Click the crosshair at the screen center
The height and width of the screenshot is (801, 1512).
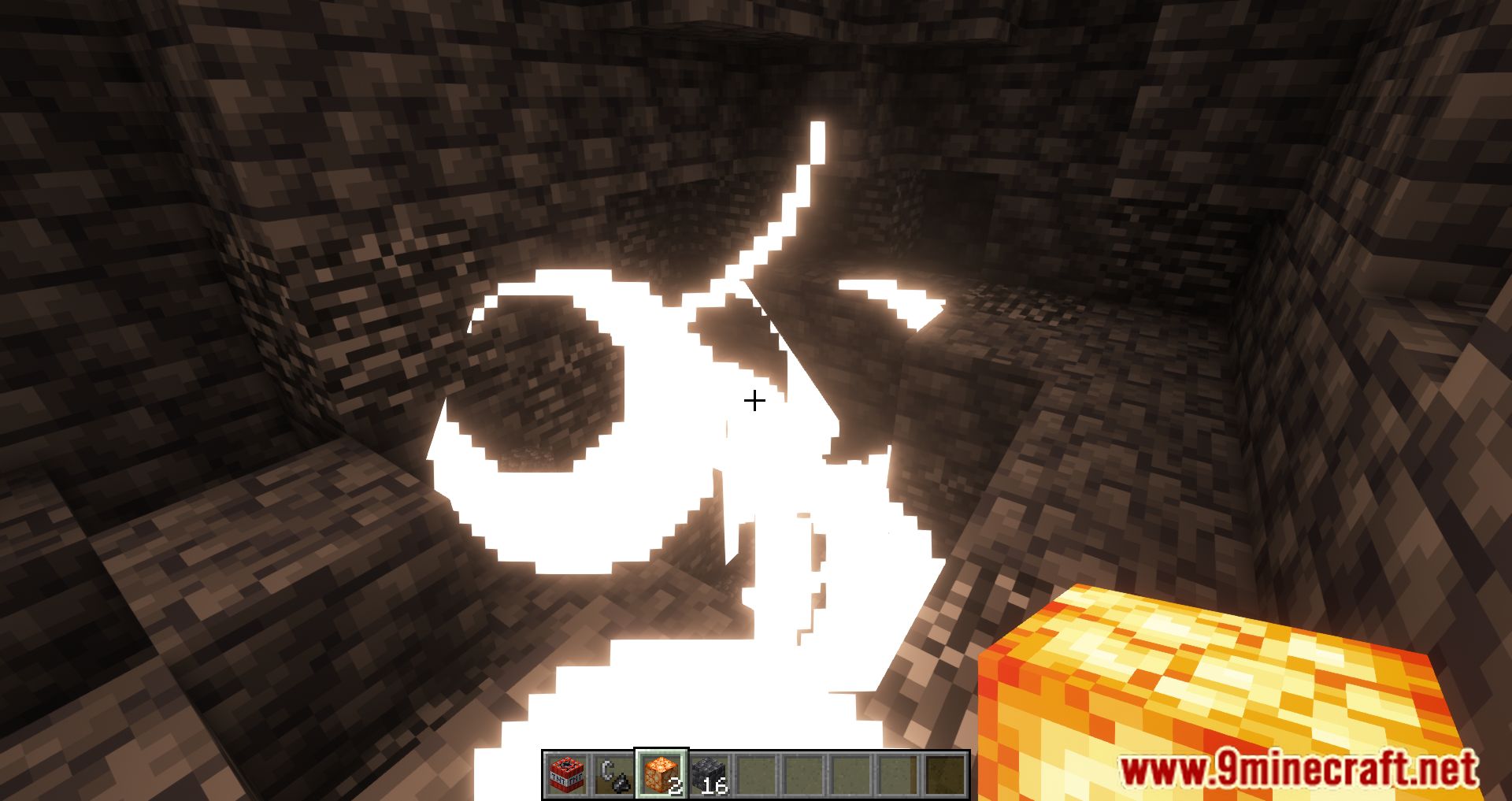click(x=754, y=402)
